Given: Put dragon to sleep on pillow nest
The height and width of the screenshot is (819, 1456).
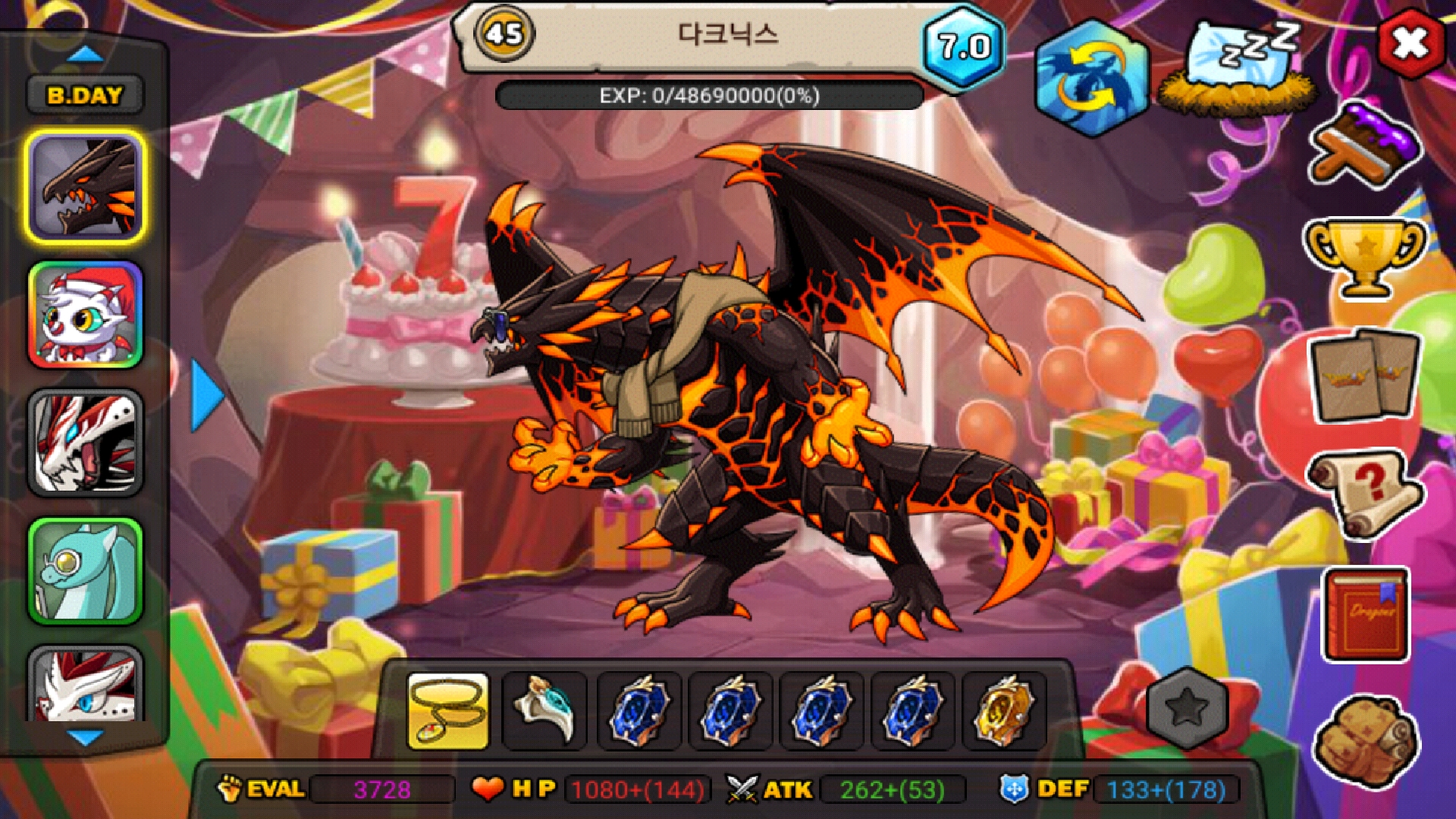Looking at the screenshot, I should click(1239, 68).
